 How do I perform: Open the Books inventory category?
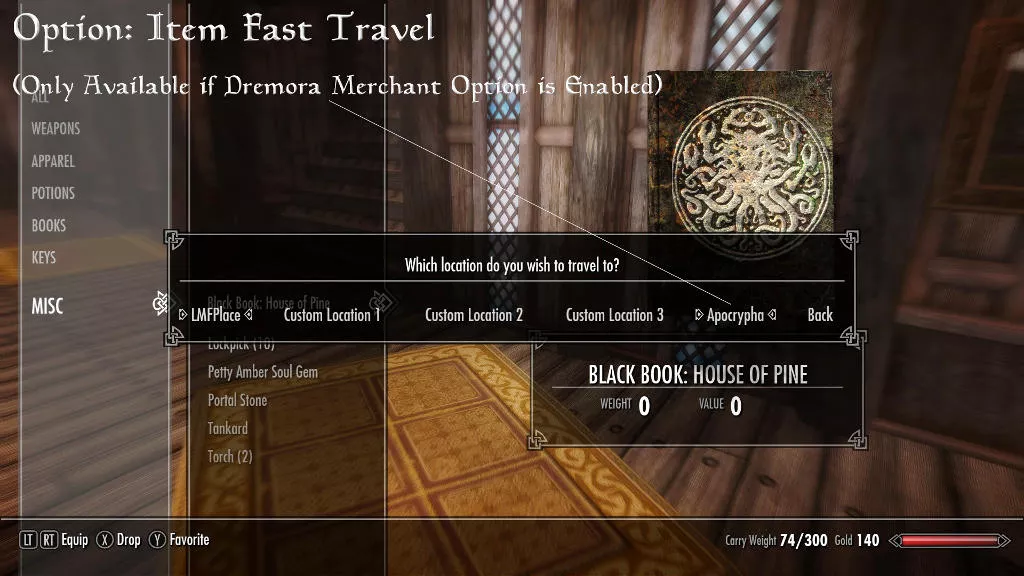49,225
